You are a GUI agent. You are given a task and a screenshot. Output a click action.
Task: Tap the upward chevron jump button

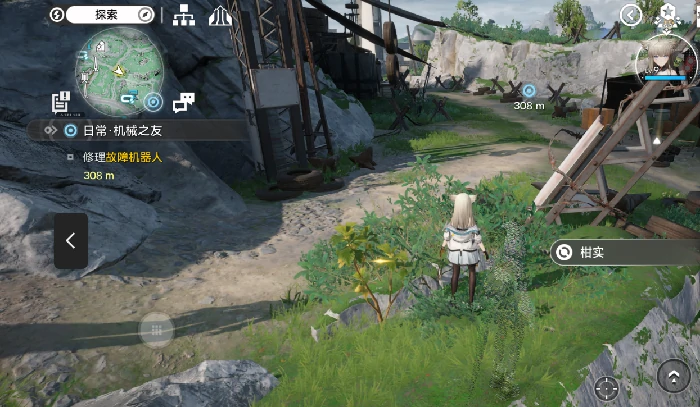tap(673, 376)
